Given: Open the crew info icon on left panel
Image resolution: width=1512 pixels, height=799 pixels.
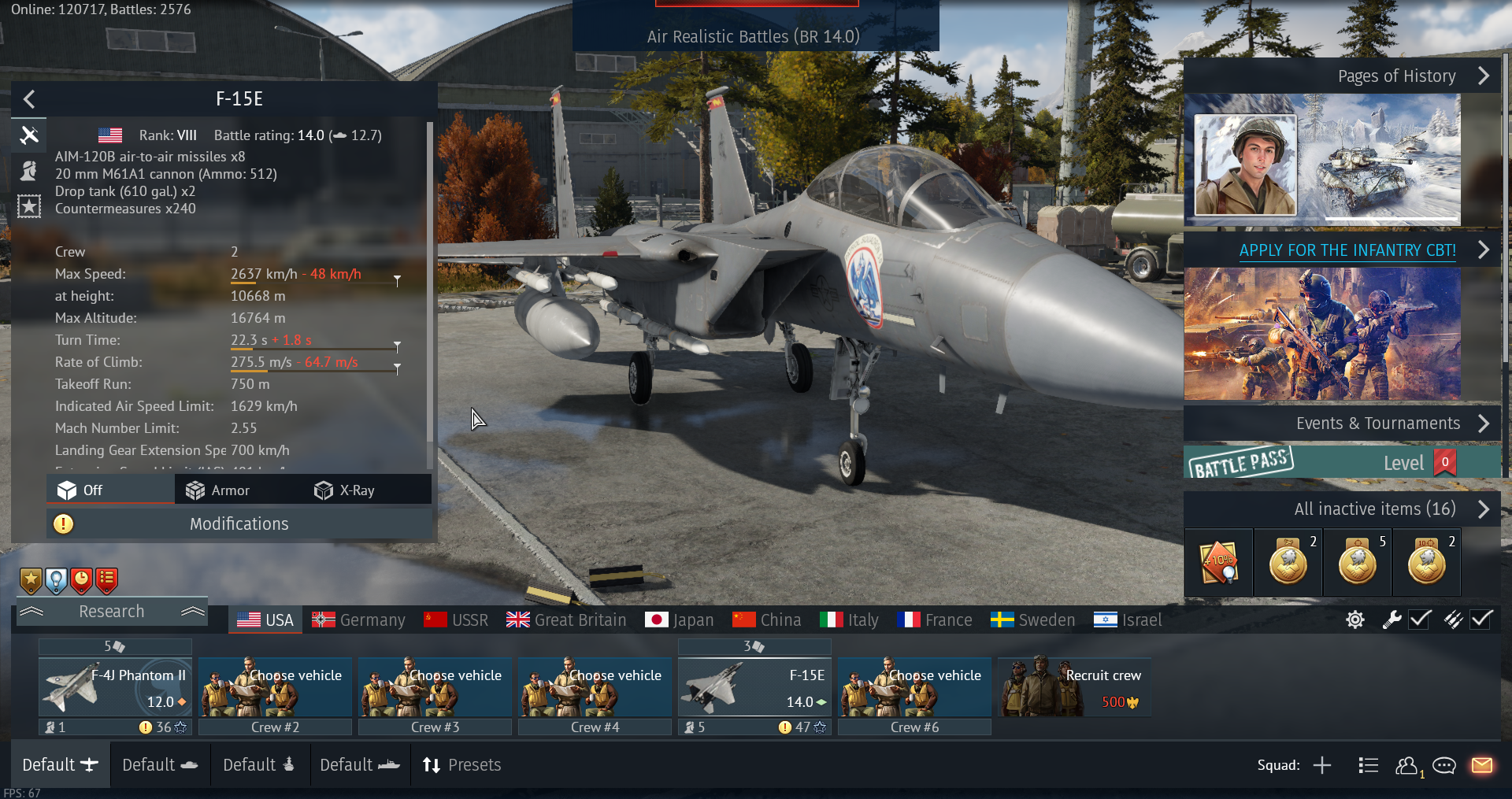Looking at the screenshot, I should (29, 170).
